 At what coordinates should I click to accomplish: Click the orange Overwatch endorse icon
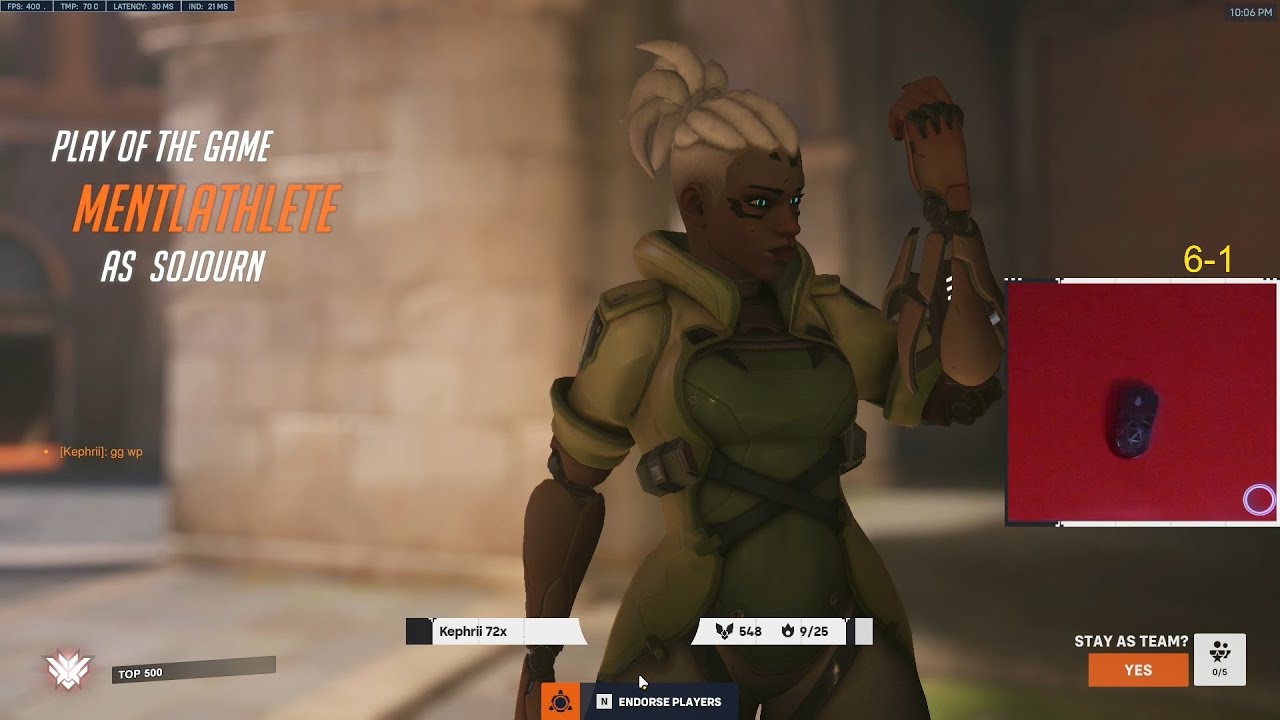pyautogui.click(x=563, y=702)
